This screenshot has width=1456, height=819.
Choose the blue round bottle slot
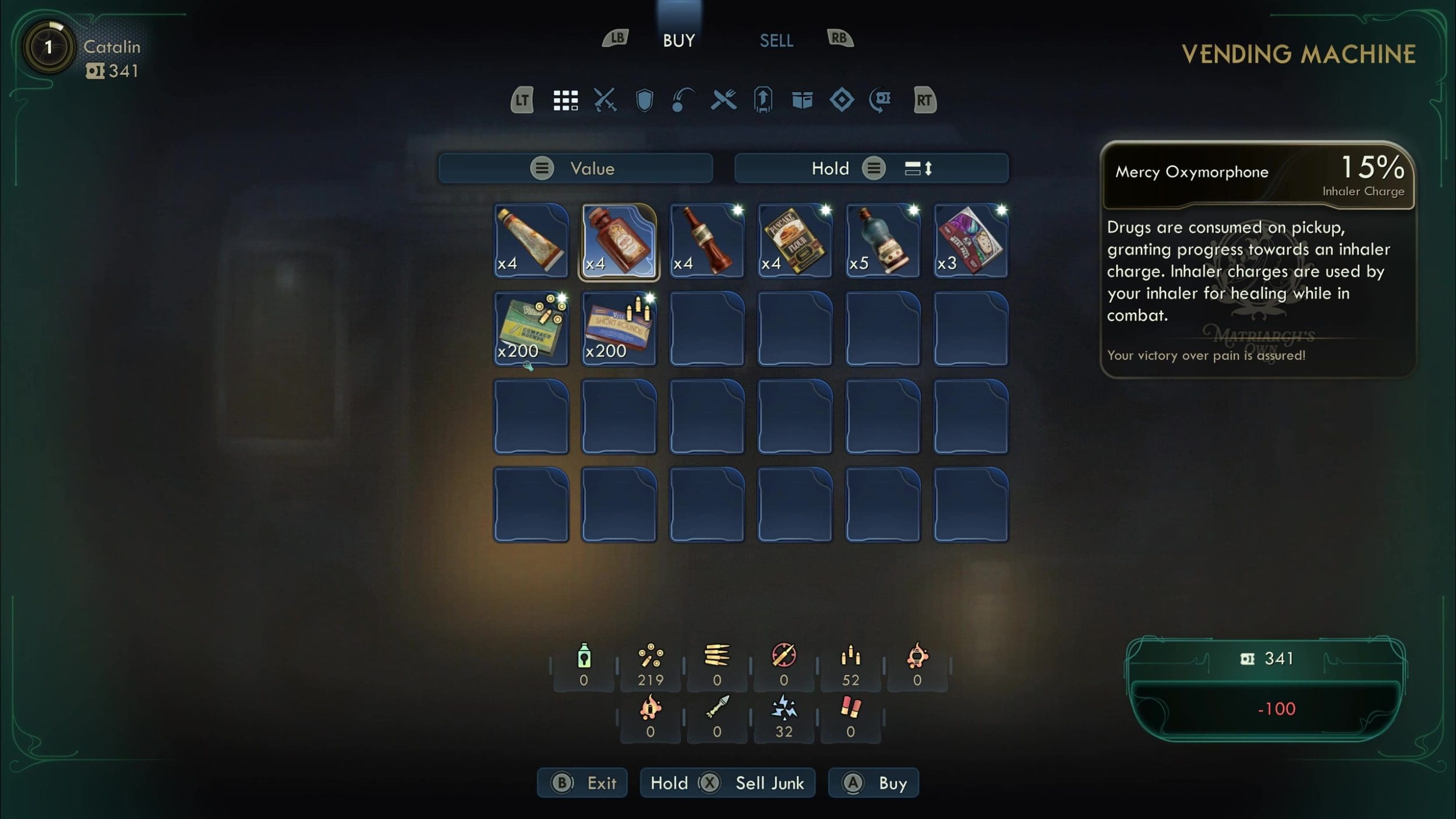tap(882, 241)
